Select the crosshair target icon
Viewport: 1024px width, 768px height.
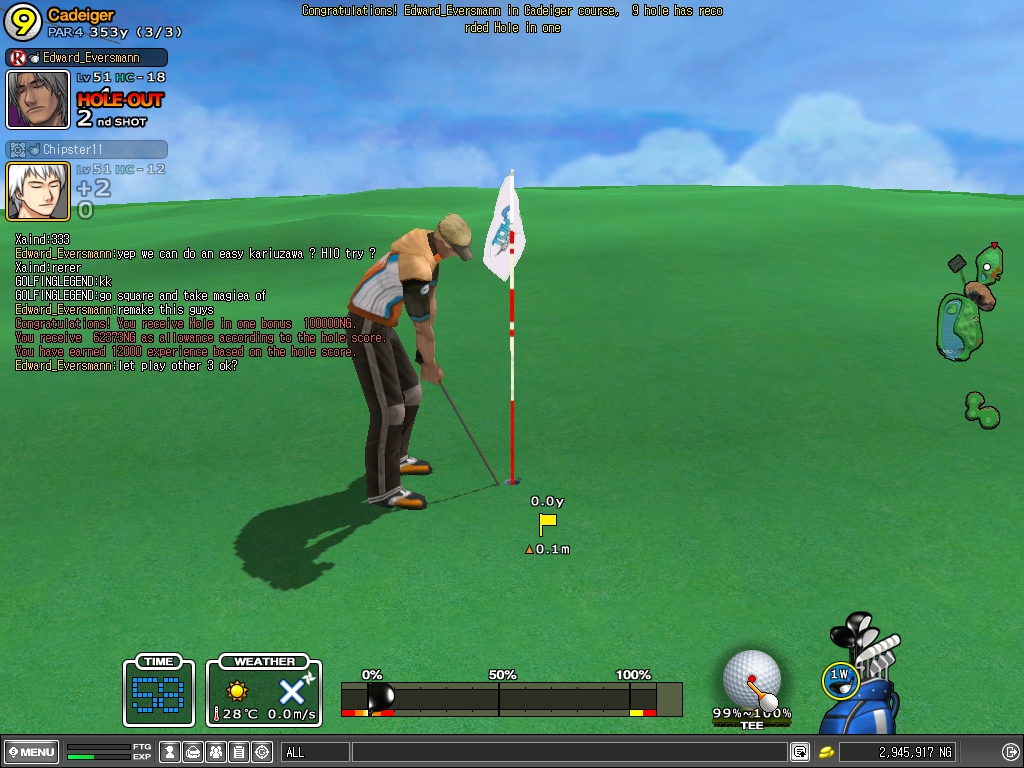[x=262, y=752]
